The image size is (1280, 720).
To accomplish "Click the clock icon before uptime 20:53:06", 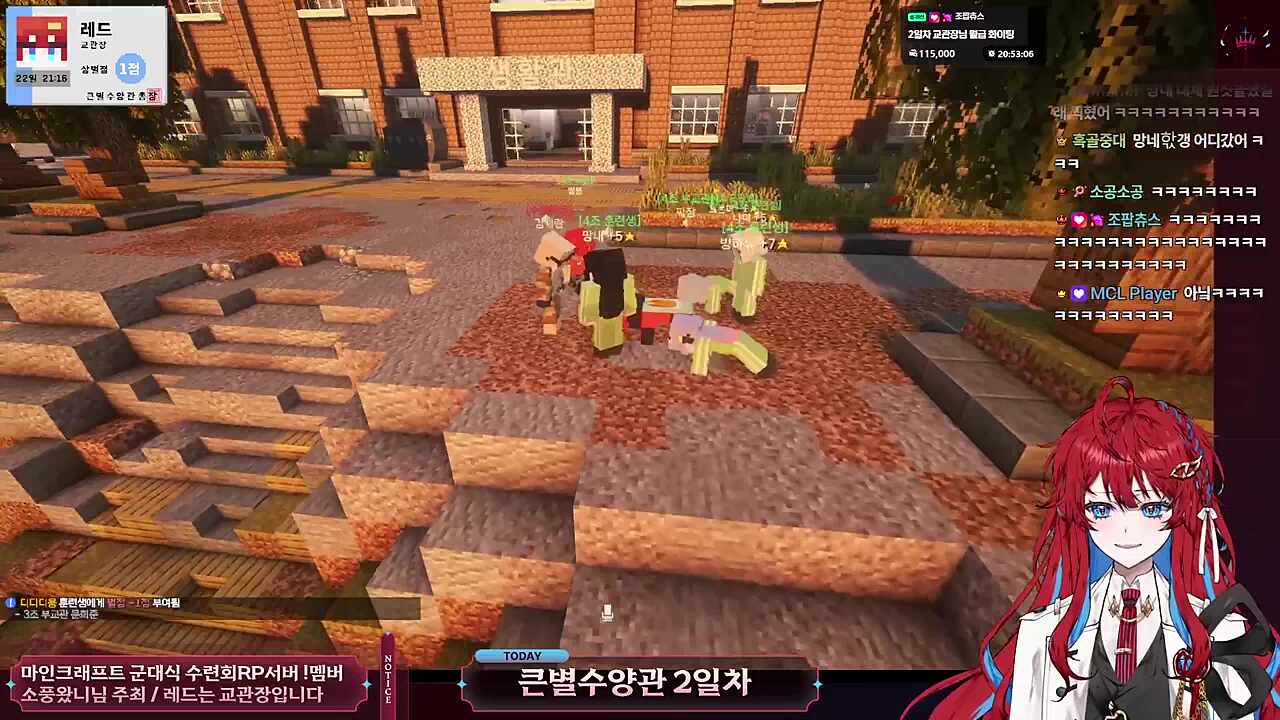I will pos(992,53).
